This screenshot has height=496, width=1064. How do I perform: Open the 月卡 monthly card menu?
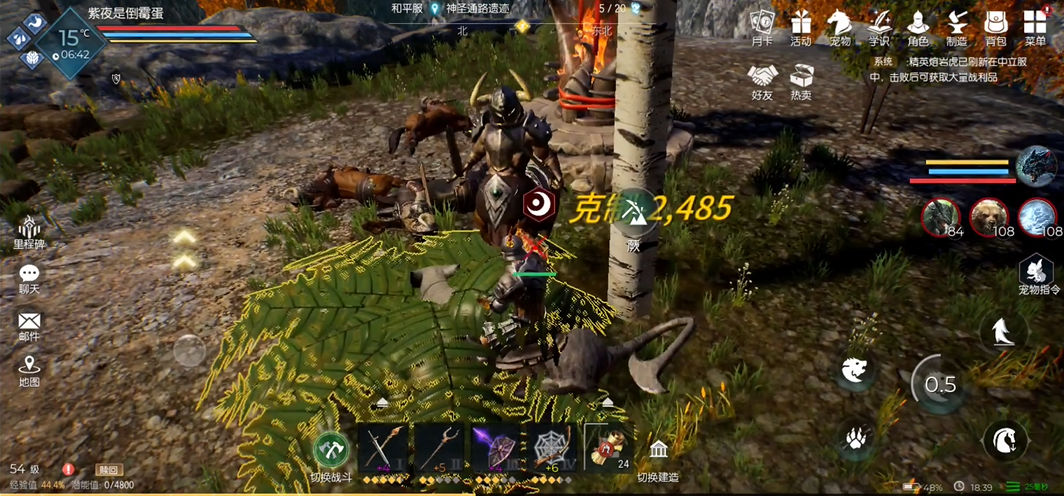point(763,26)
